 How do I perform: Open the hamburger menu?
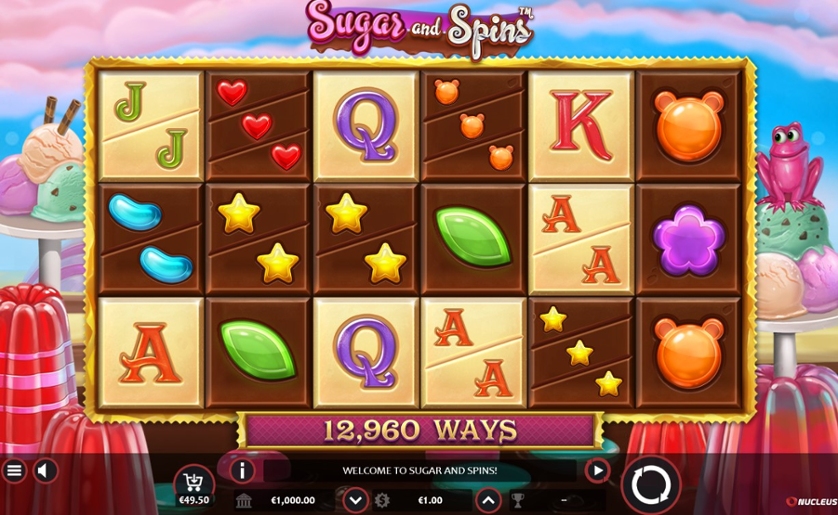pyautogui.click(x=14, y=470)
